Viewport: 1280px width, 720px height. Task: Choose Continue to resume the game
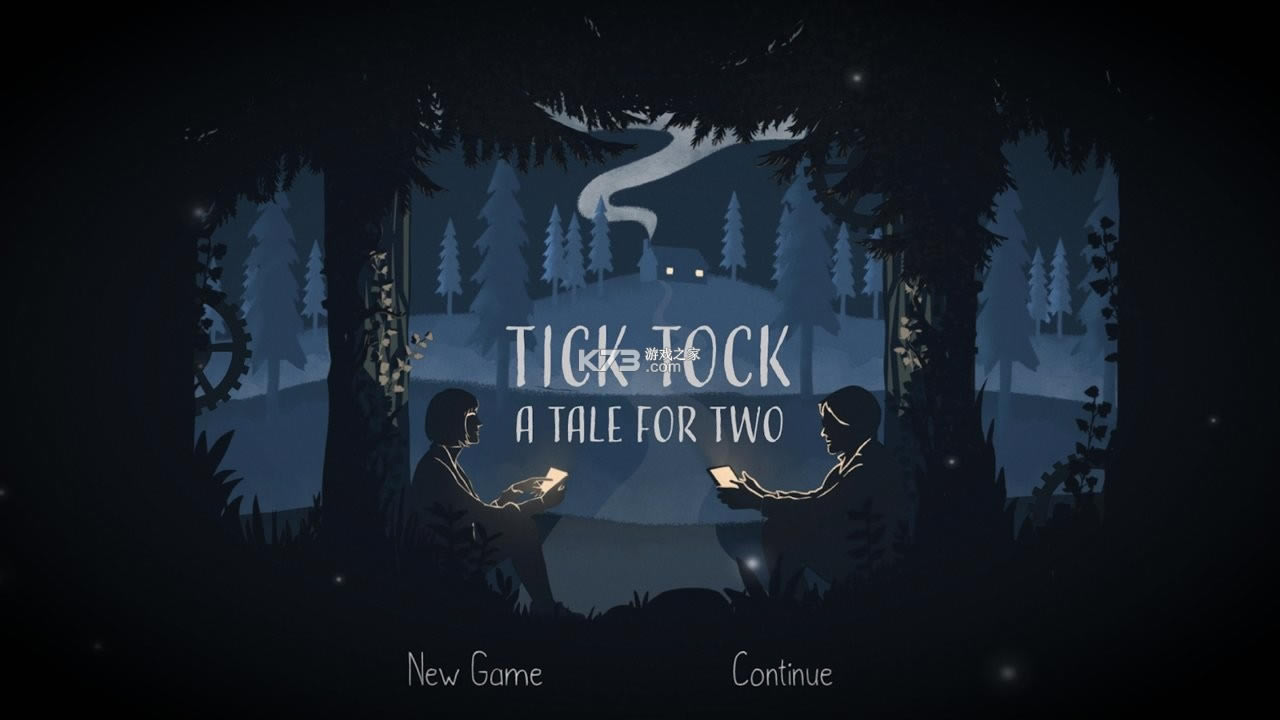[782, 670]
